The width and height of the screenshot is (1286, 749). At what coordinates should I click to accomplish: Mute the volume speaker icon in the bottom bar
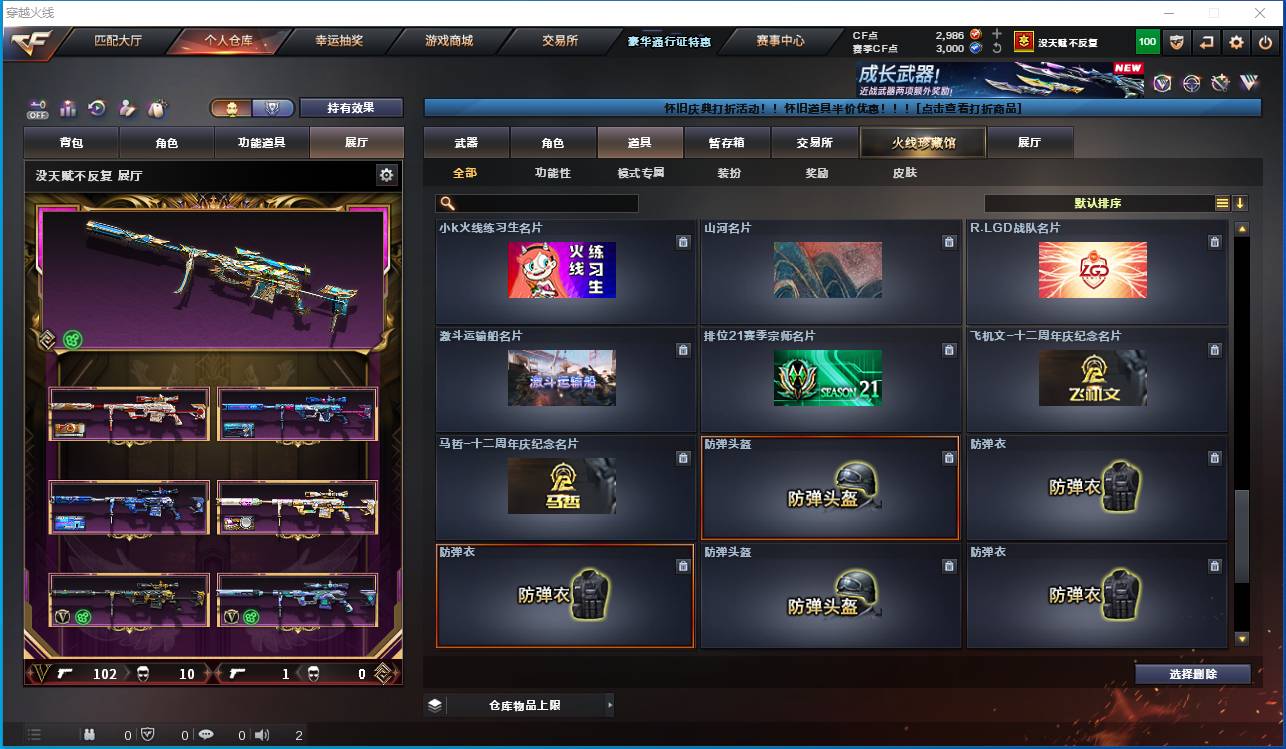click(261, 733)
